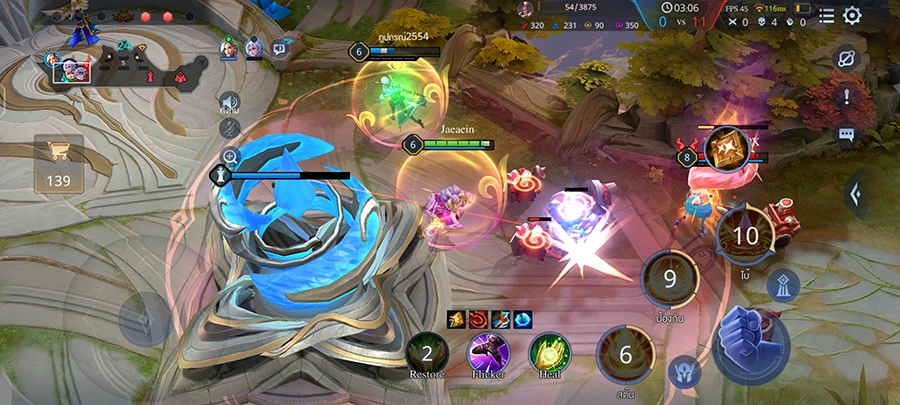The width and height of the screenshot is (900, 405).
Task: Open the quick chat speech bubble
Action: (x=846, y=134)
